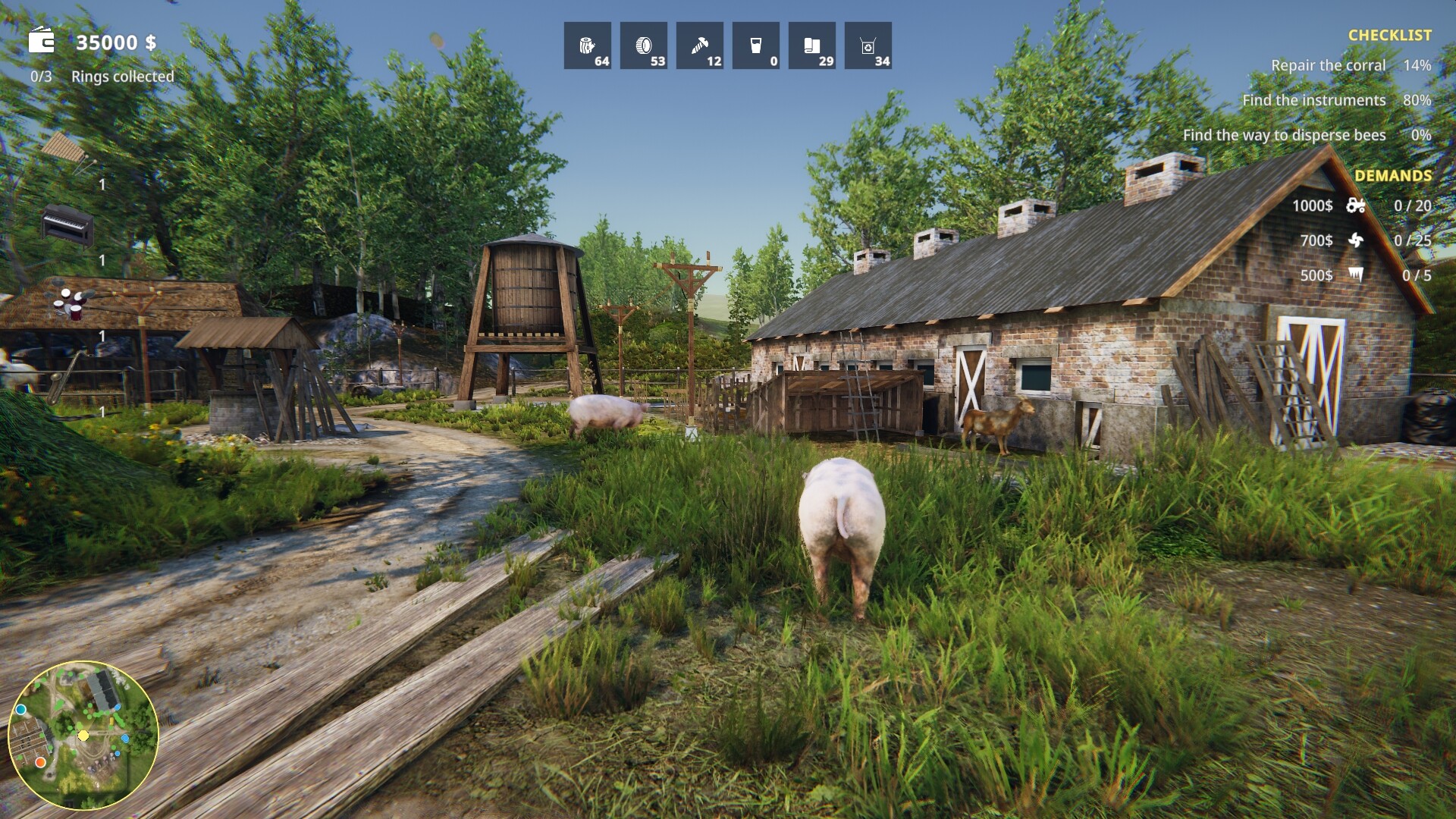Select the tractor icon in the Demands panel
This screenshot has height=819, width=1456.
click(x=1357, y=205)
